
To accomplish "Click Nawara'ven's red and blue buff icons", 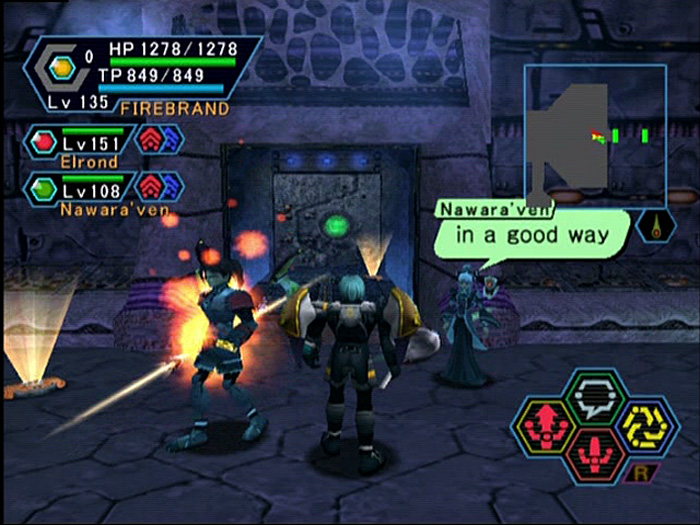I will pos(160,186).
